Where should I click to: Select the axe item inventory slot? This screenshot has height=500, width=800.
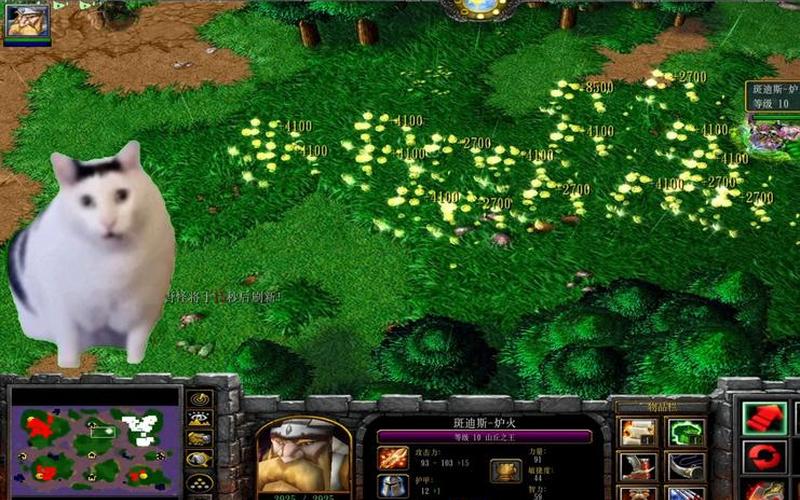pyautogui.click(x=637, y=466)
